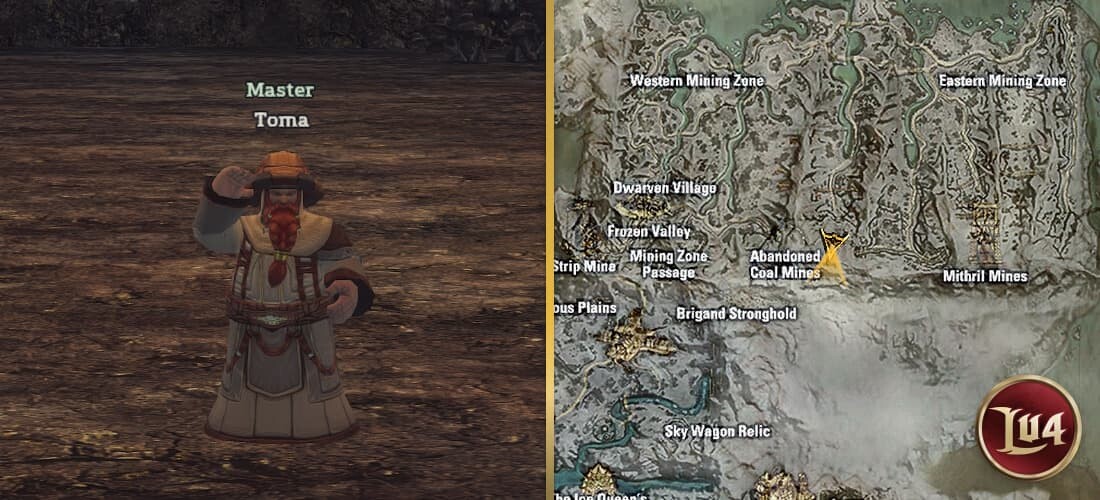This screenshot has height=500, width=1100.
Task: Select the Western Mining Zone map label
Action: tap(696, 81)
